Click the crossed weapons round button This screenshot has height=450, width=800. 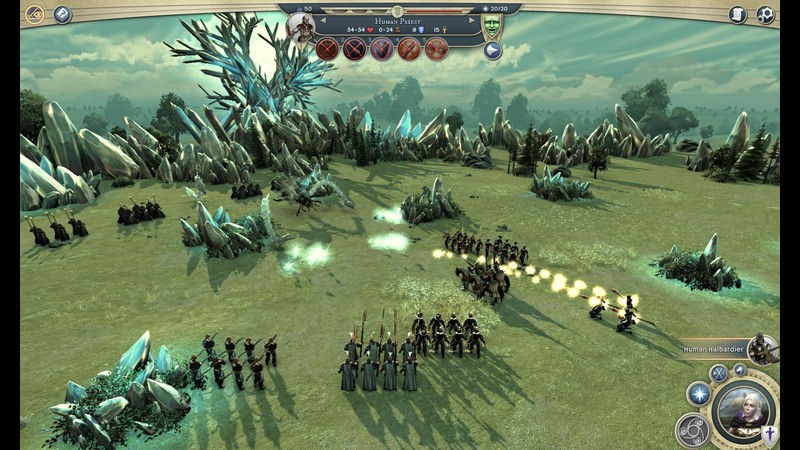tap(718, 374)
